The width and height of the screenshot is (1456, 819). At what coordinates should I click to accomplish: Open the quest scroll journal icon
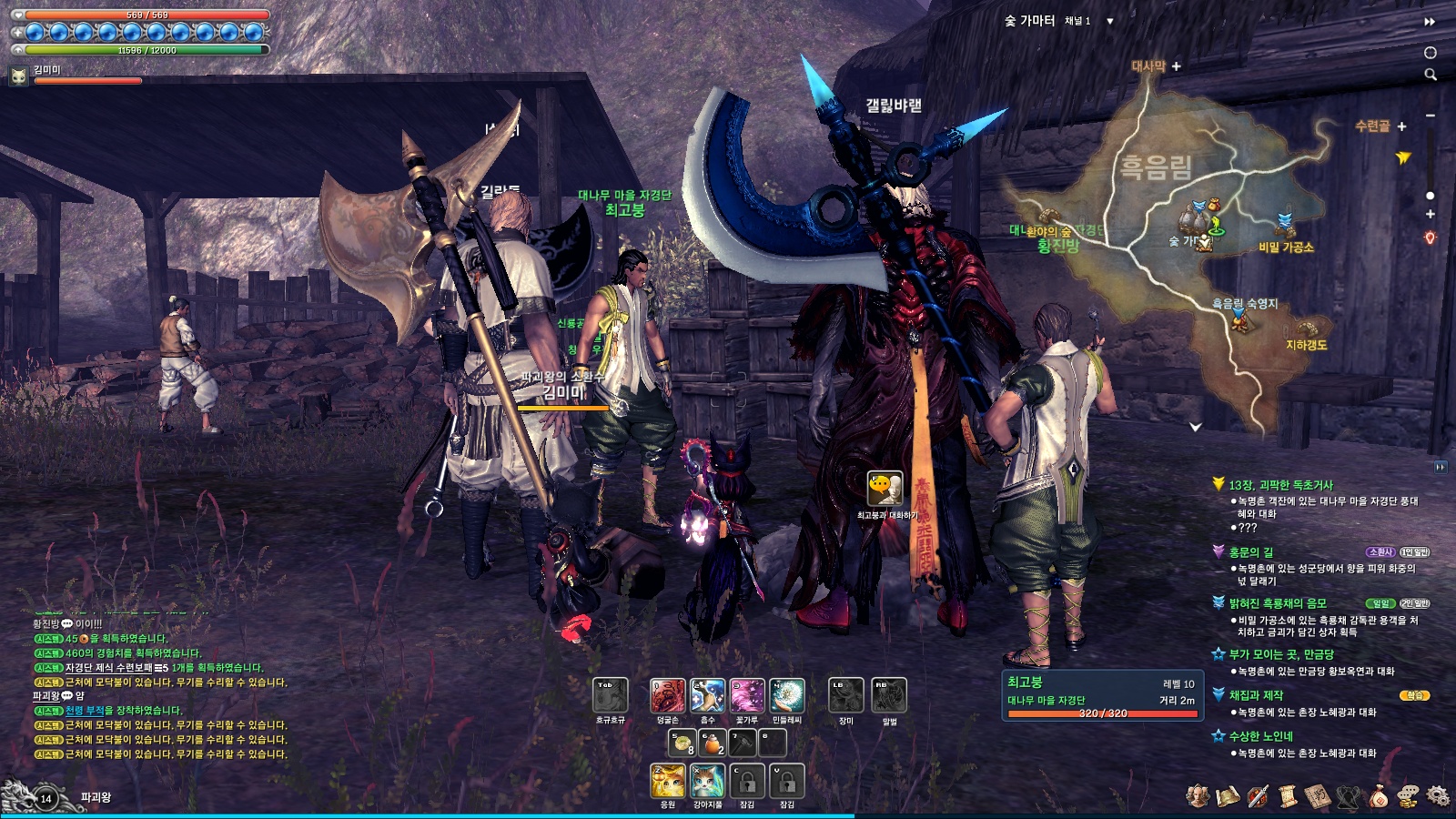1287,797
